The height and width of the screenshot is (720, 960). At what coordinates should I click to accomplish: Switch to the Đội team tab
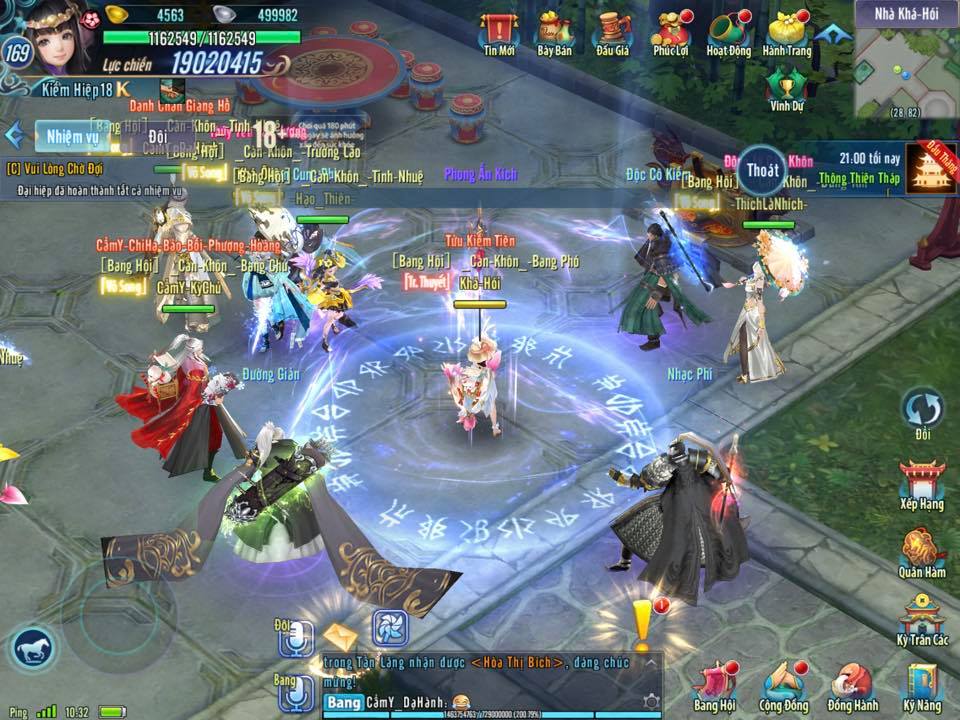click(156, 136)
